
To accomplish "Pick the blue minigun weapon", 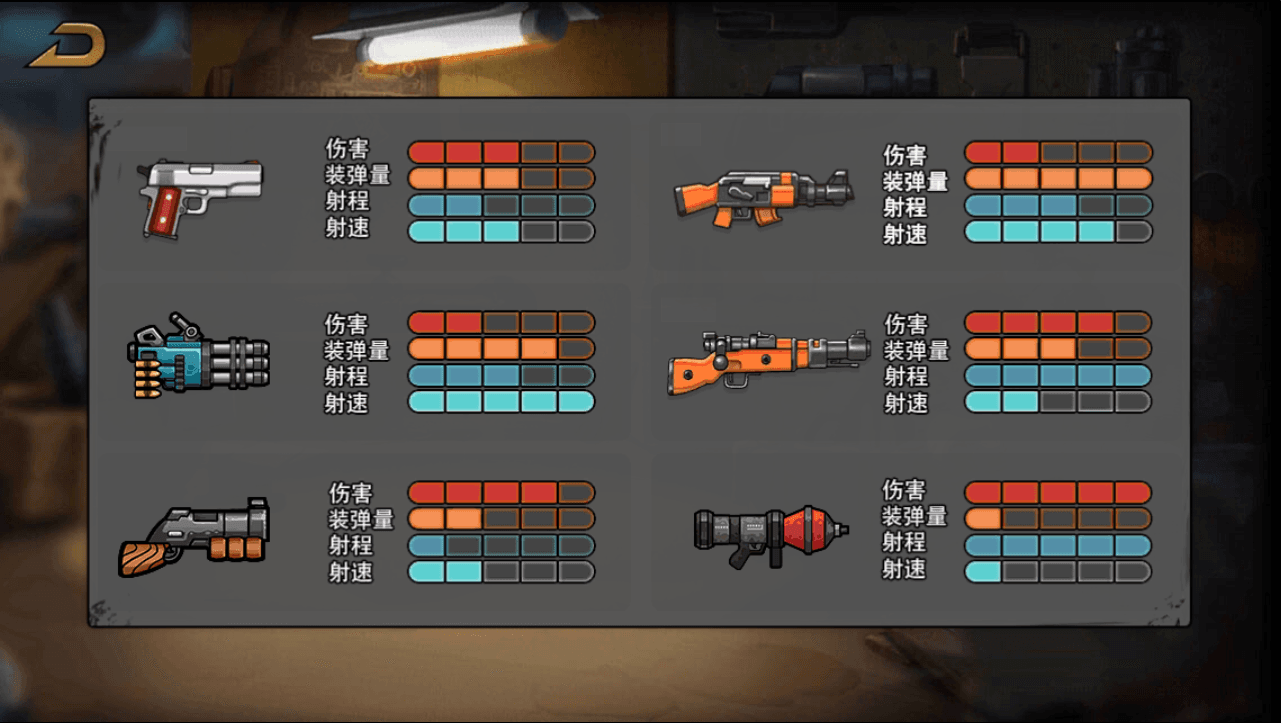I will [x=199, y=357].
